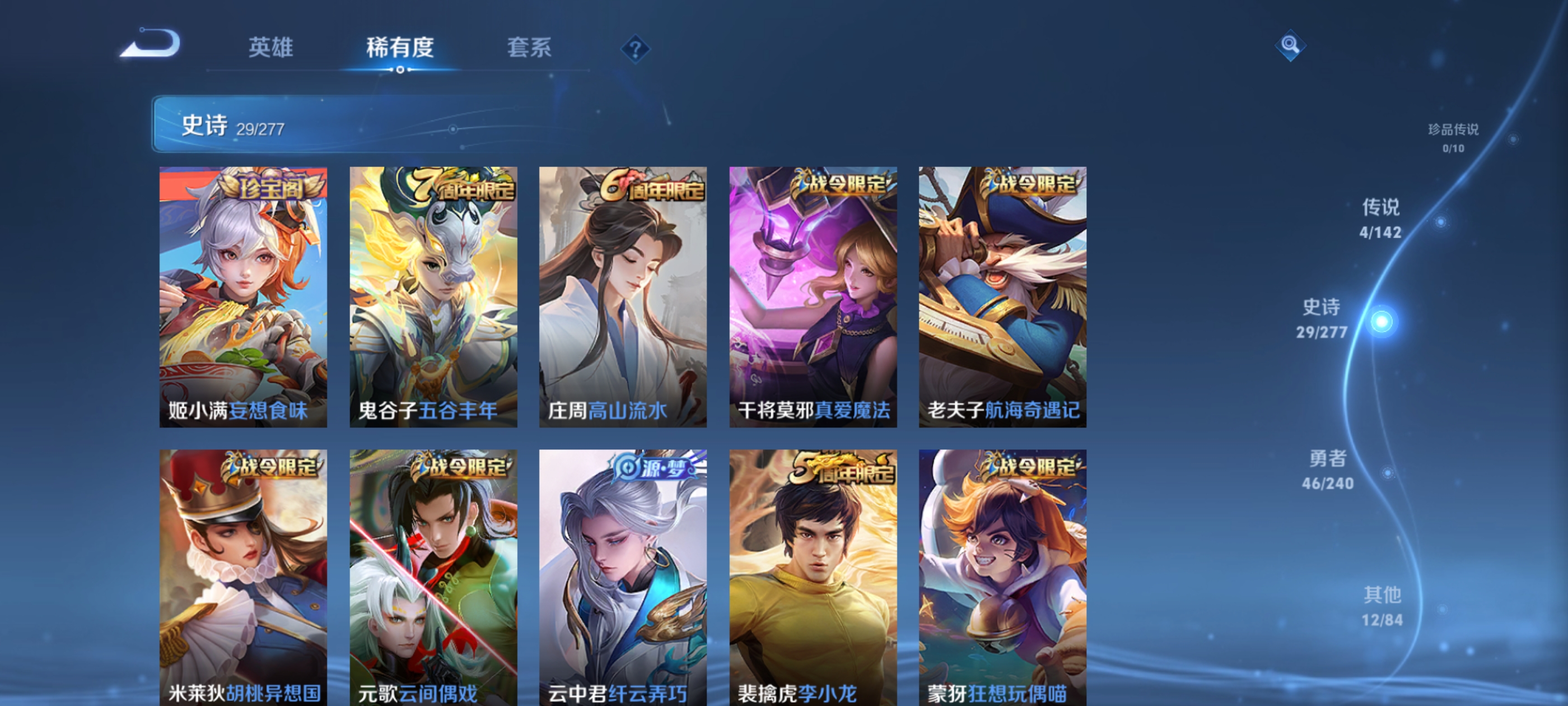
Task: Select the 姬小满 妄想食味 skin with 珍宝阁 badge
Action: pos(242,299)
